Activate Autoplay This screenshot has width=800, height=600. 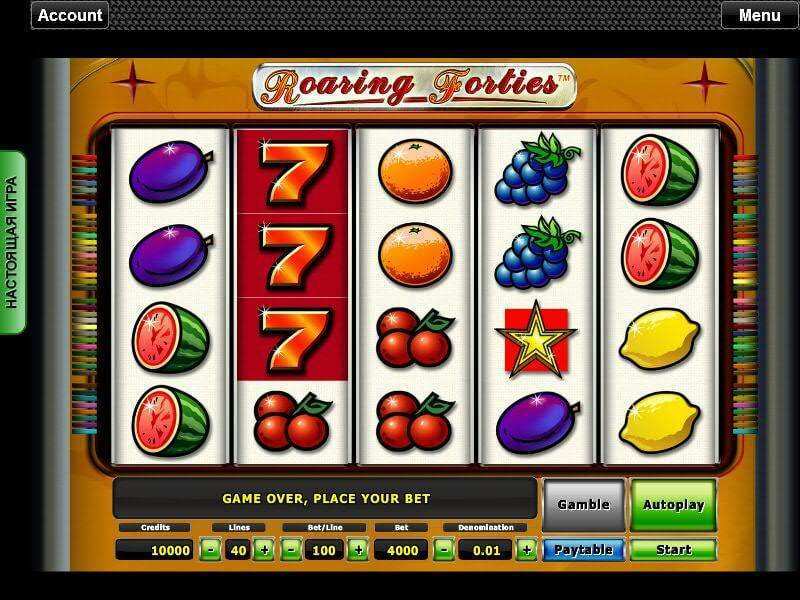(x=673, y=505)
